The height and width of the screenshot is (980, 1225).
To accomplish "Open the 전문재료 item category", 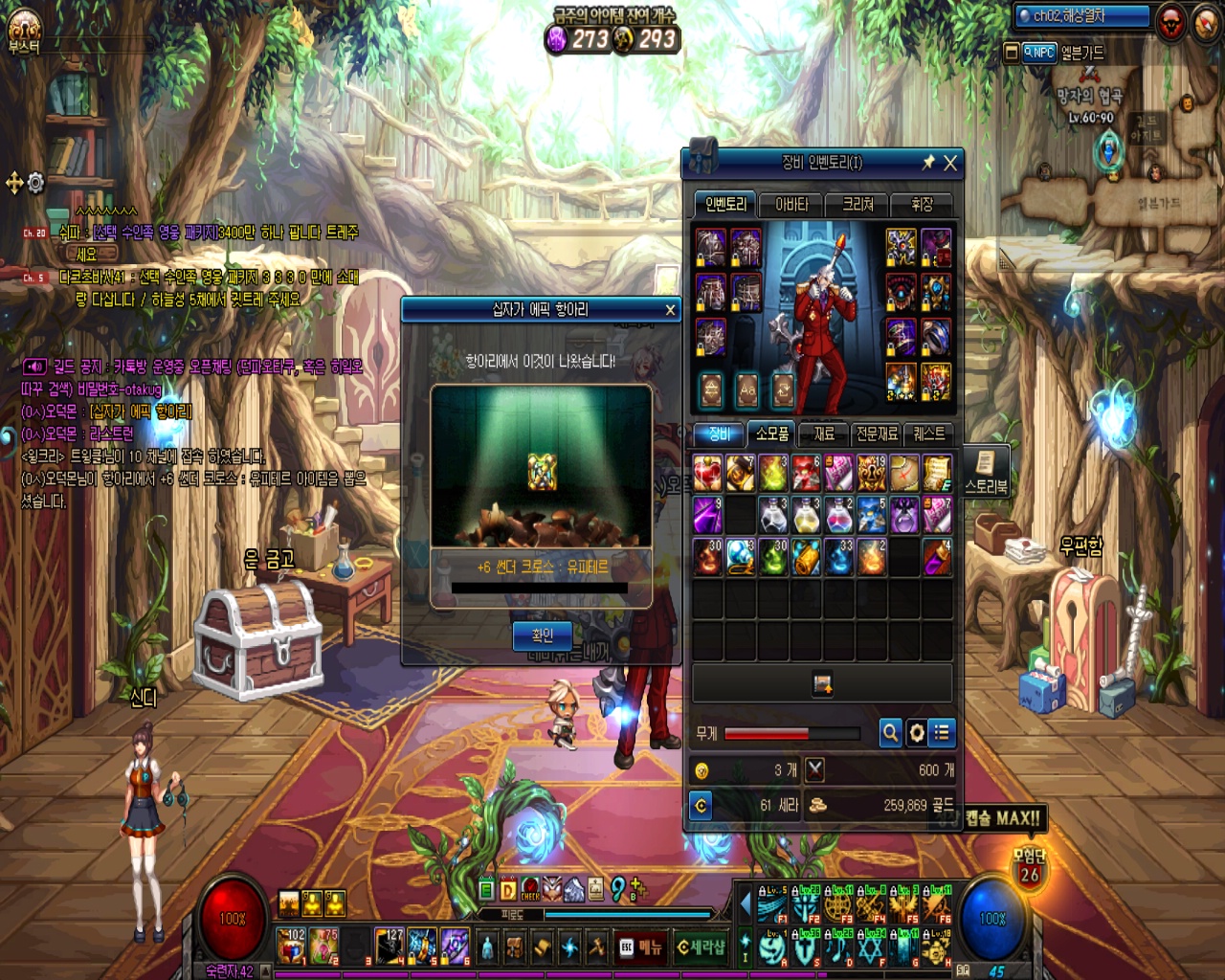I will 877,434.
